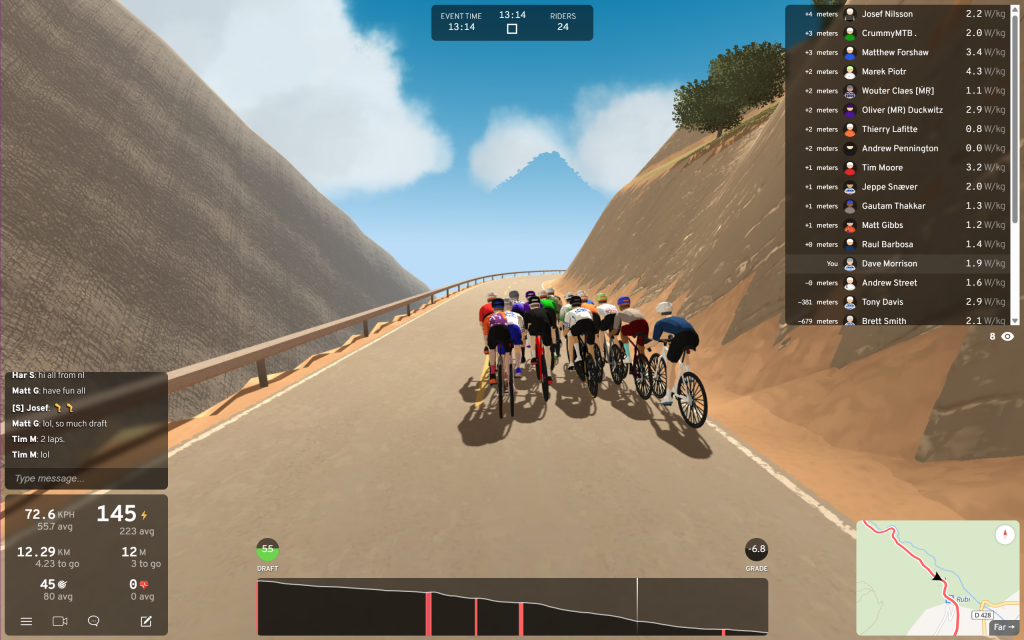Pick Andrew Pennington from the rider list
Image resolution: width=1024 pixels, height=640 pixels.
pyautogui.click(x=900, y=149)
